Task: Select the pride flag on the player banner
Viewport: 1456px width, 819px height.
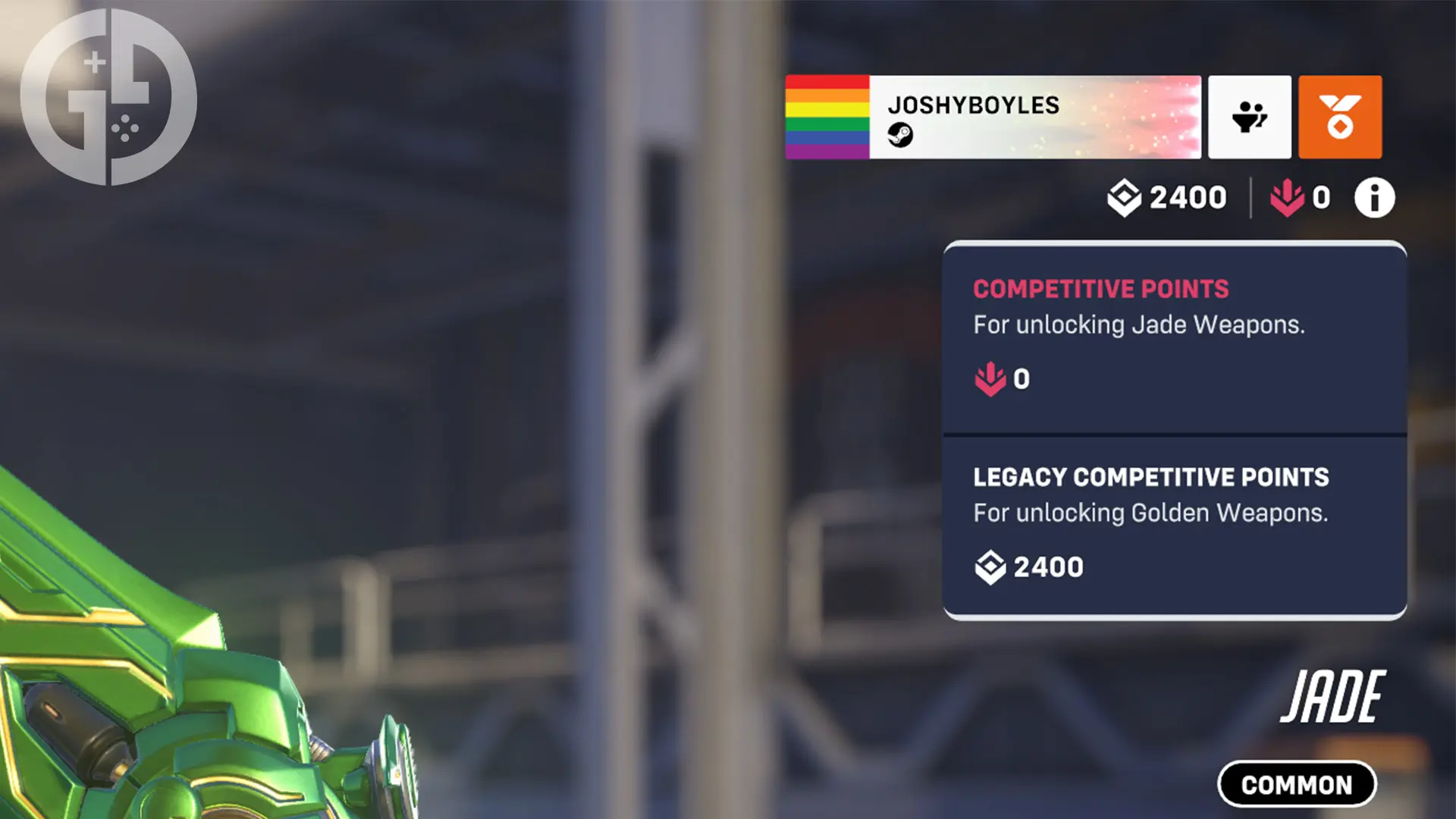Action: click(x=828, y=118)
